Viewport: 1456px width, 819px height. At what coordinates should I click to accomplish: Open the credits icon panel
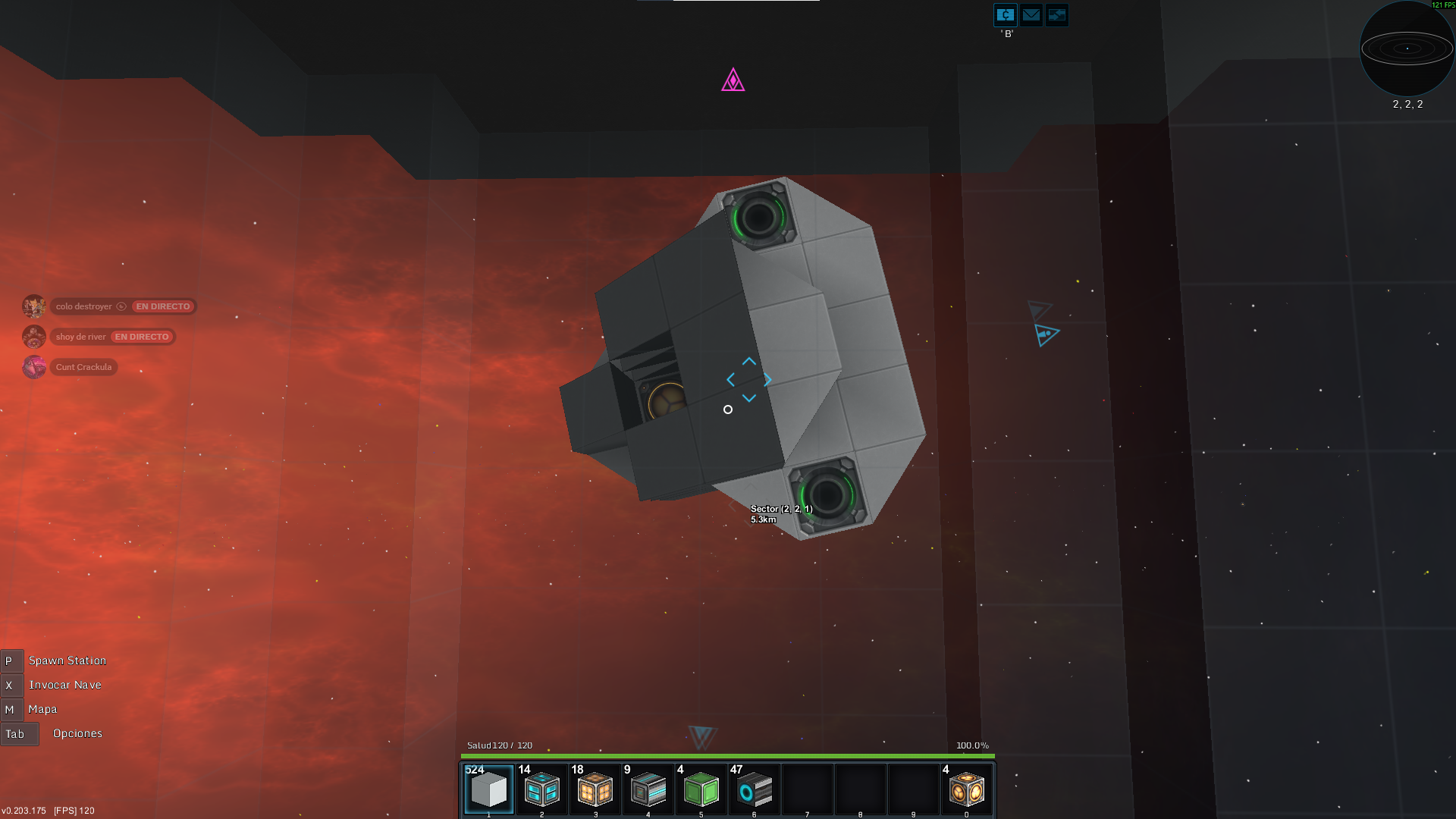pos(1006,14)
